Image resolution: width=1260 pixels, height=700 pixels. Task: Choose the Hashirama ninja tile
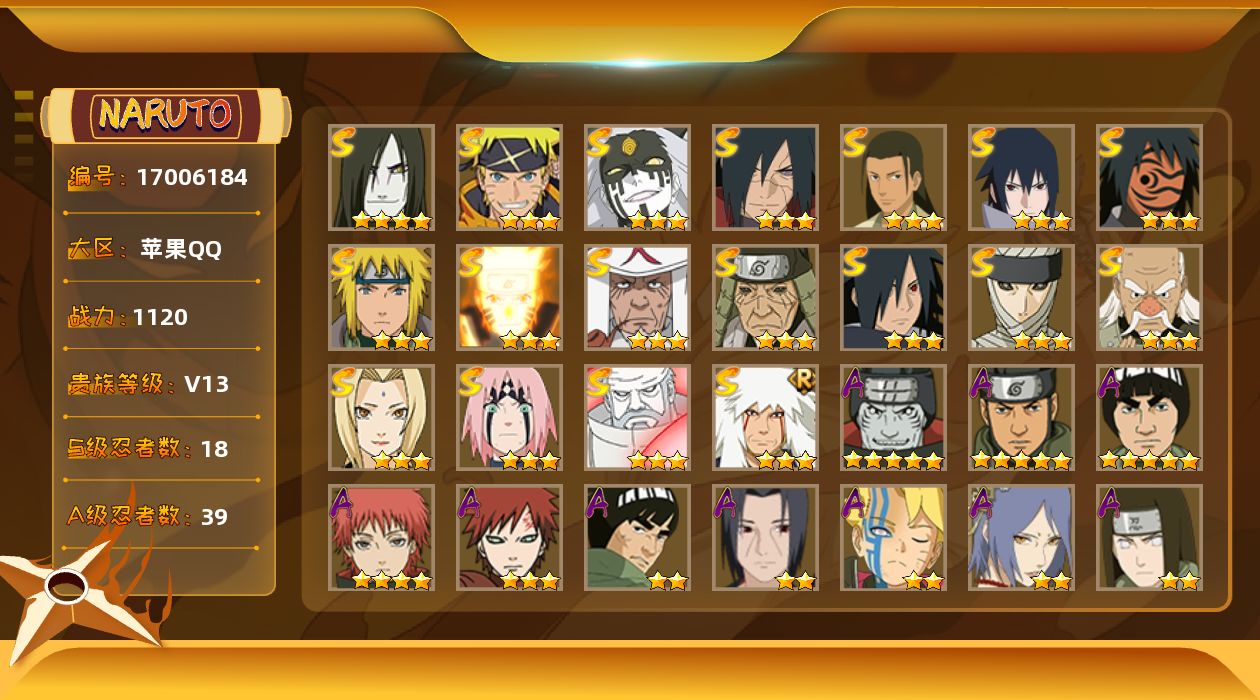click(893, 177)
